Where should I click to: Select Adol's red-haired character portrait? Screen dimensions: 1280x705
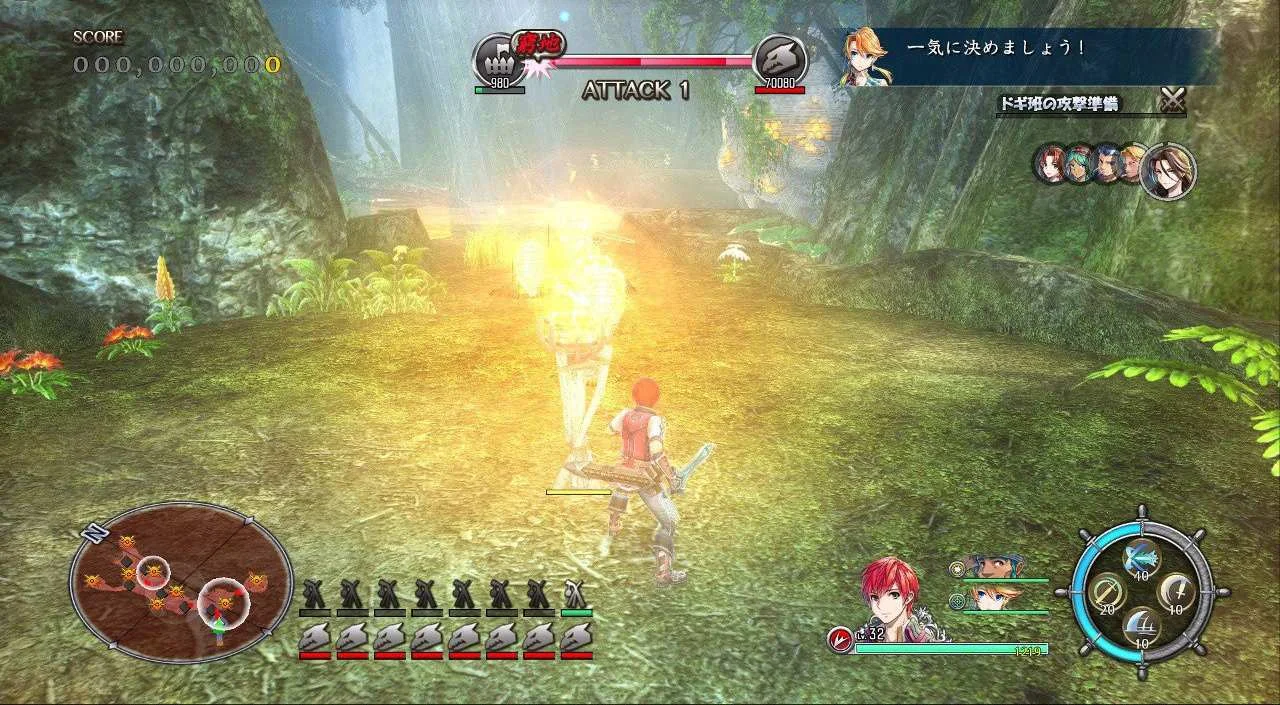[892, 598]
